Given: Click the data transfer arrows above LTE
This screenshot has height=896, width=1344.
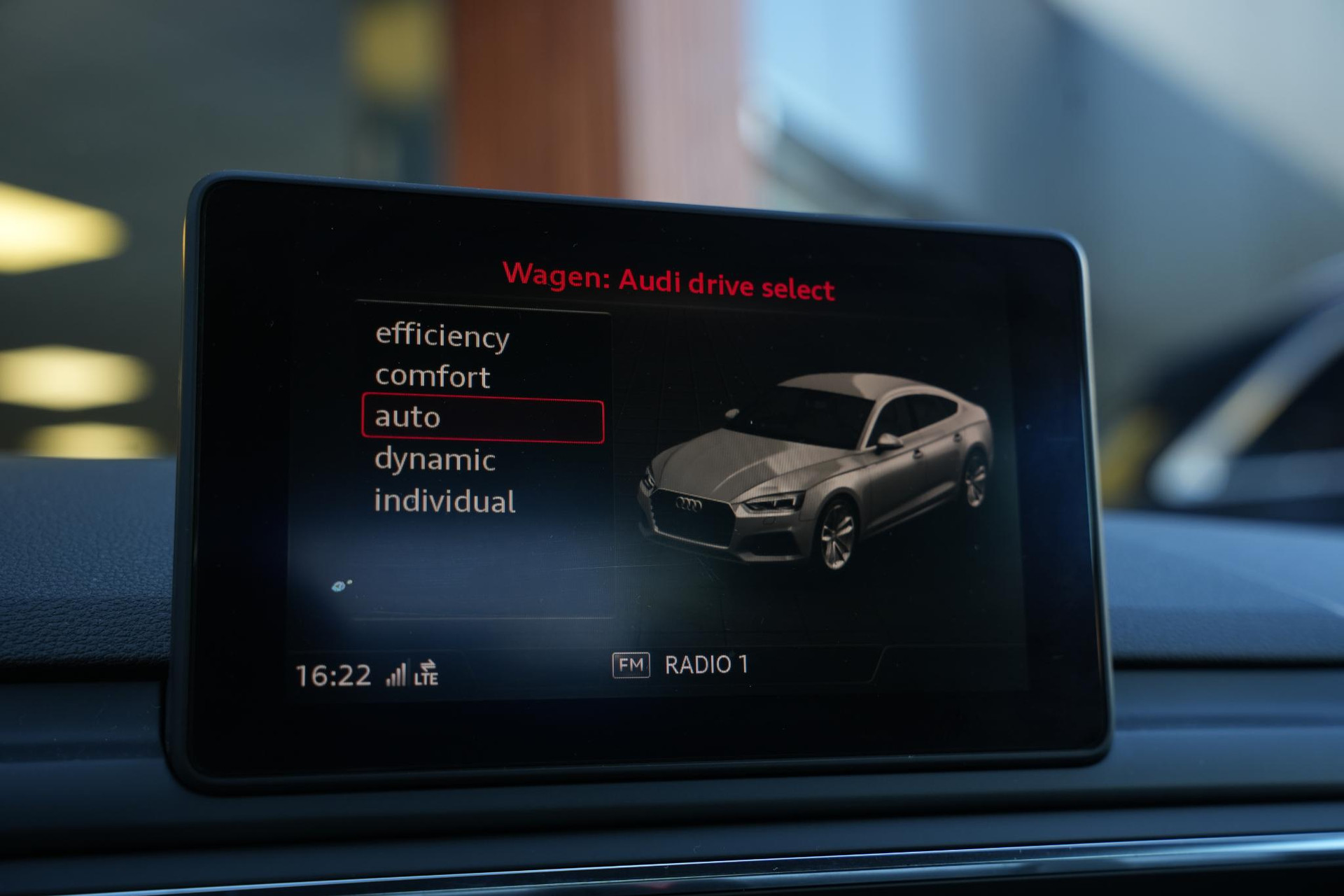Looking at the screenshot, I should point(428,666).
